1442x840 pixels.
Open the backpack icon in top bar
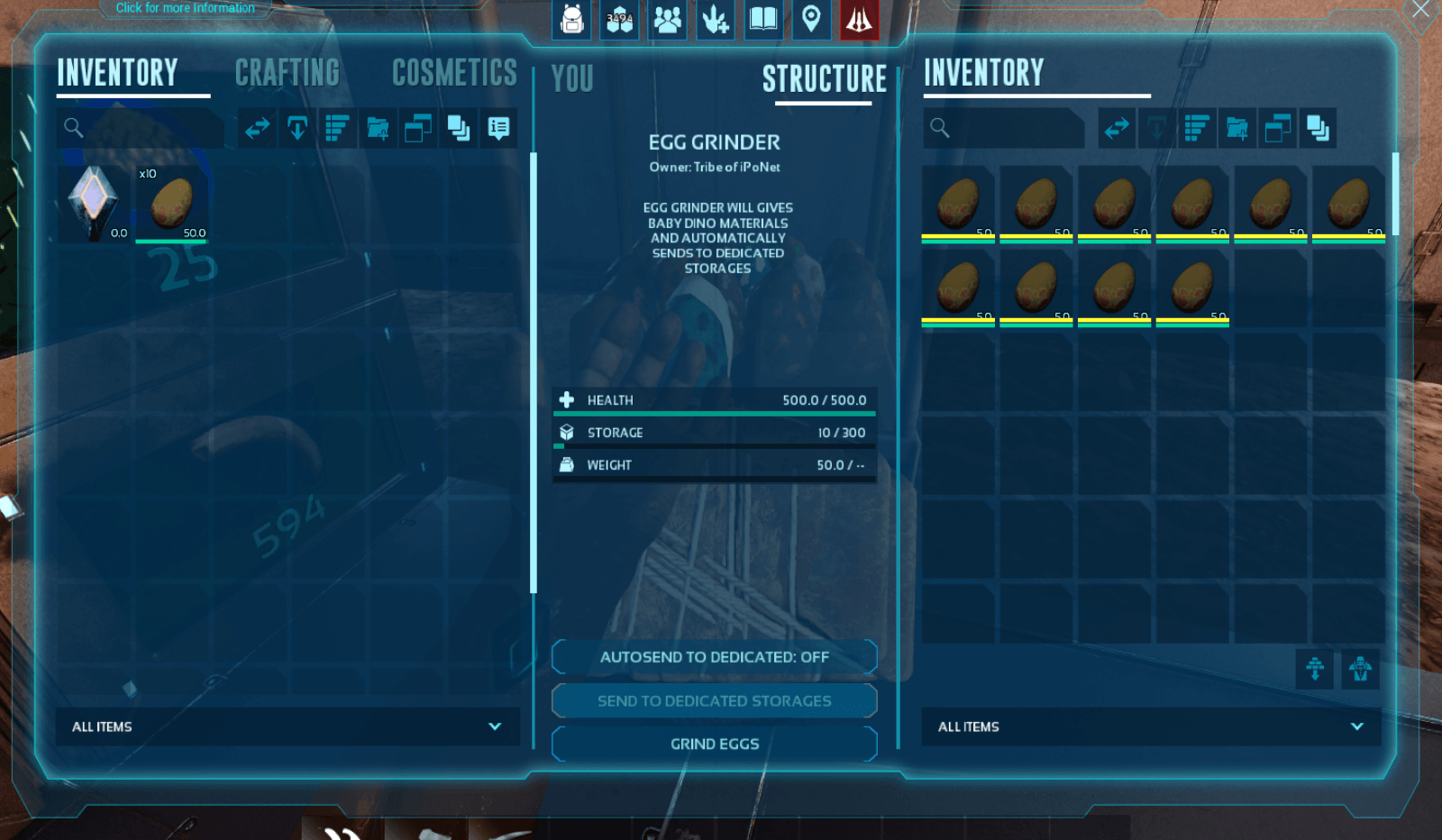coord(572,19)
